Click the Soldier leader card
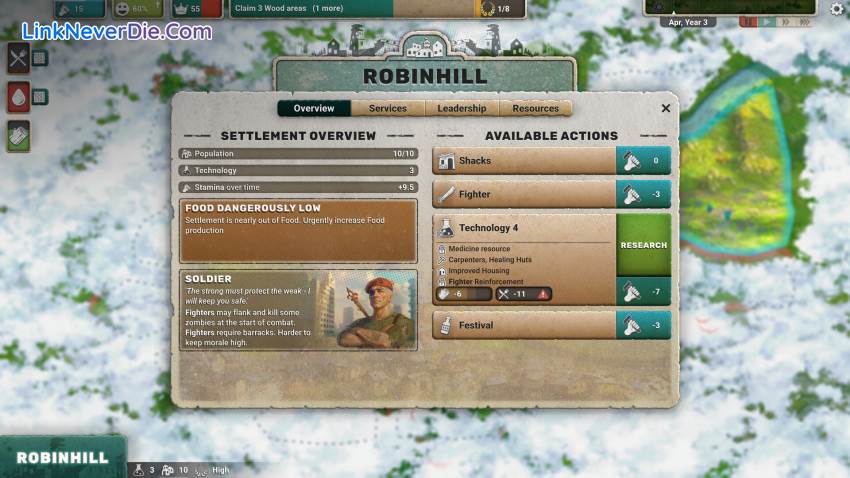The image size is (850, 478). click(298, 310)
